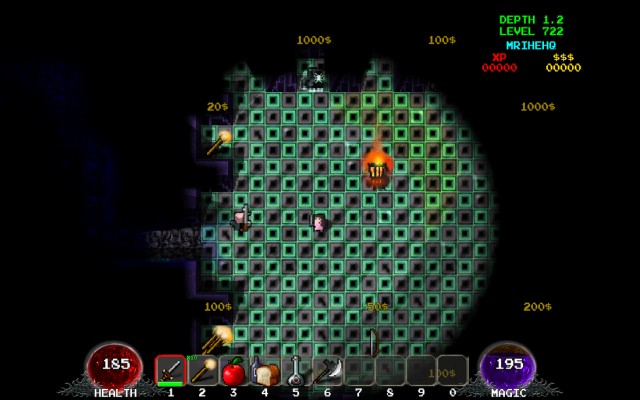640x400 pixels.
Task: Equip the battle axe in slot 6
Action: pyautogui.click(x=327, y=372)
